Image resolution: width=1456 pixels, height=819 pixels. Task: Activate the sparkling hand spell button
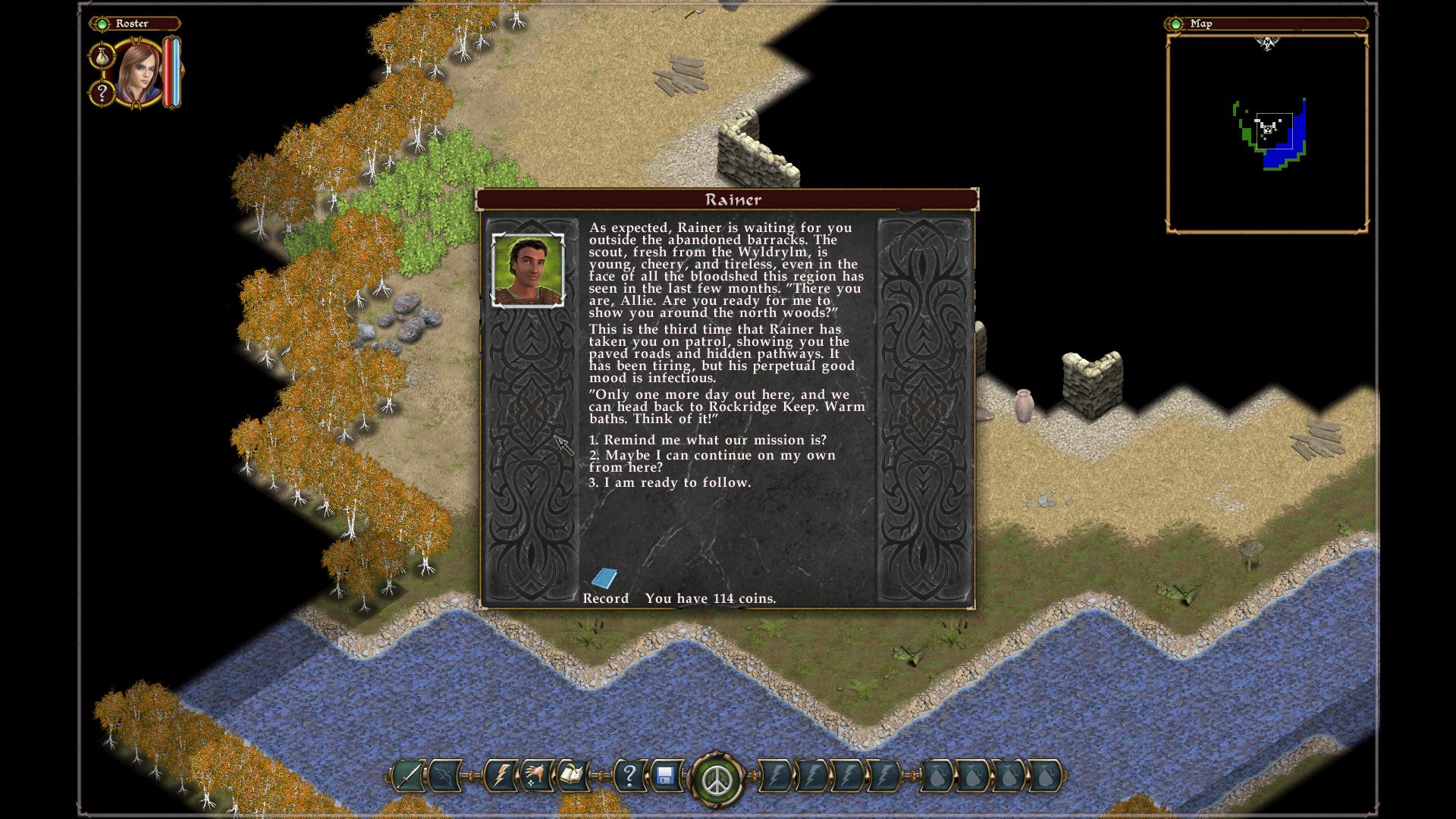click(x=536, y=777)
